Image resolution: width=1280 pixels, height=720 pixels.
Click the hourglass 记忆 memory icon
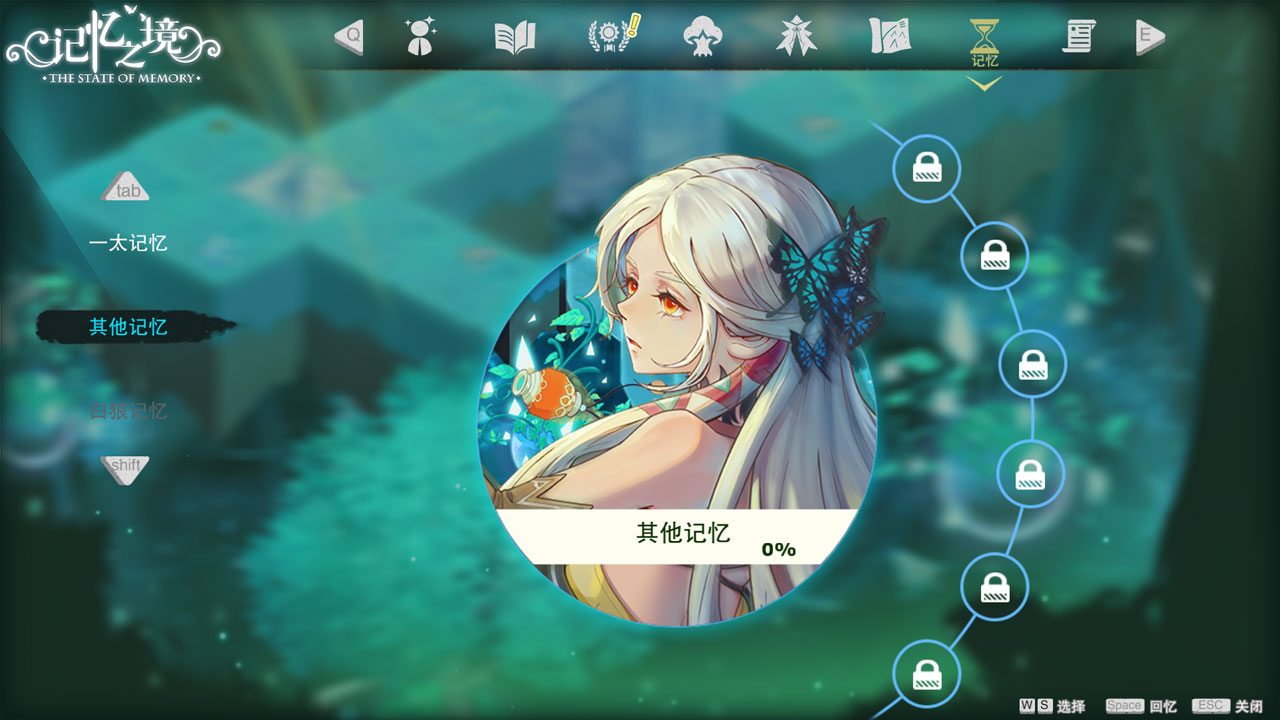[985, 38]
